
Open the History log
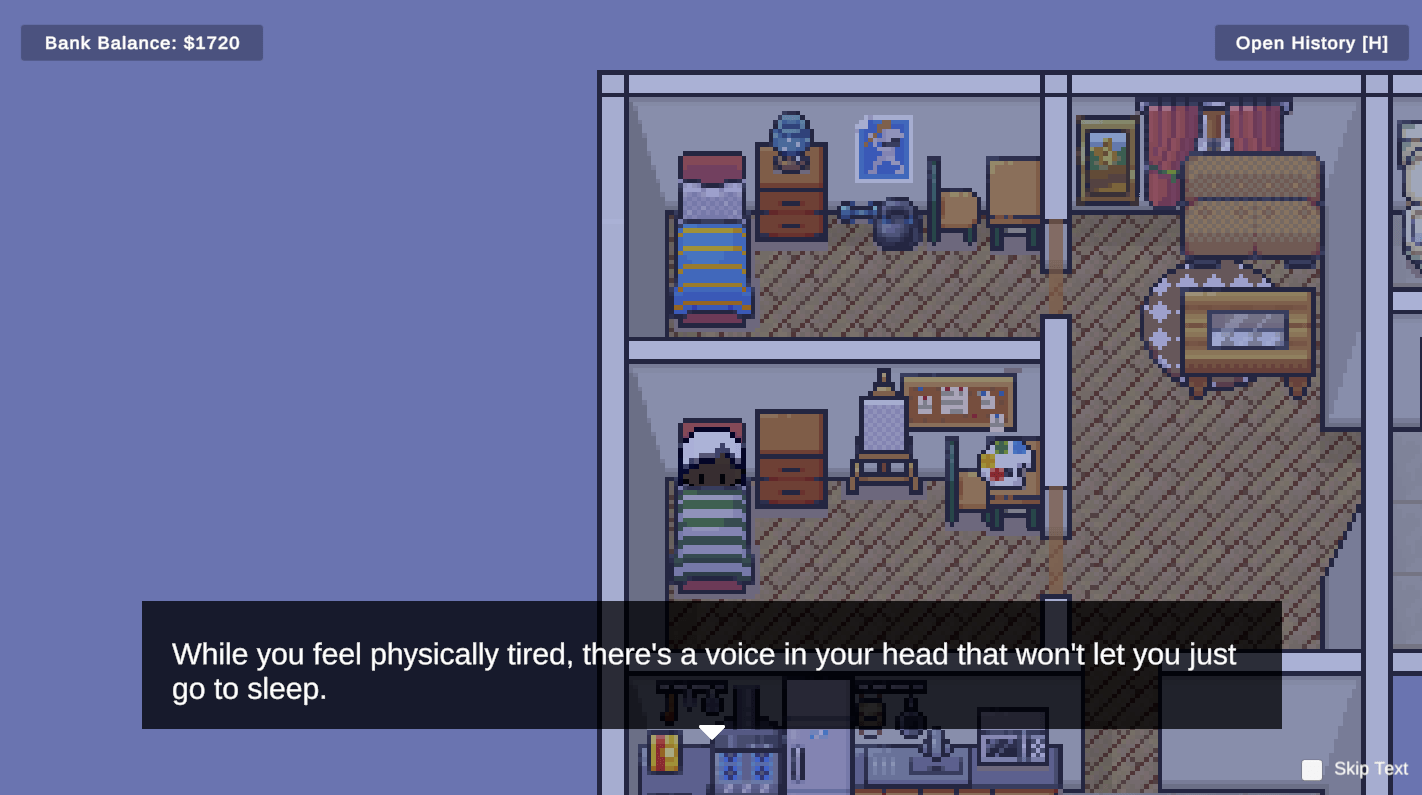click(x=1311, y=43)
